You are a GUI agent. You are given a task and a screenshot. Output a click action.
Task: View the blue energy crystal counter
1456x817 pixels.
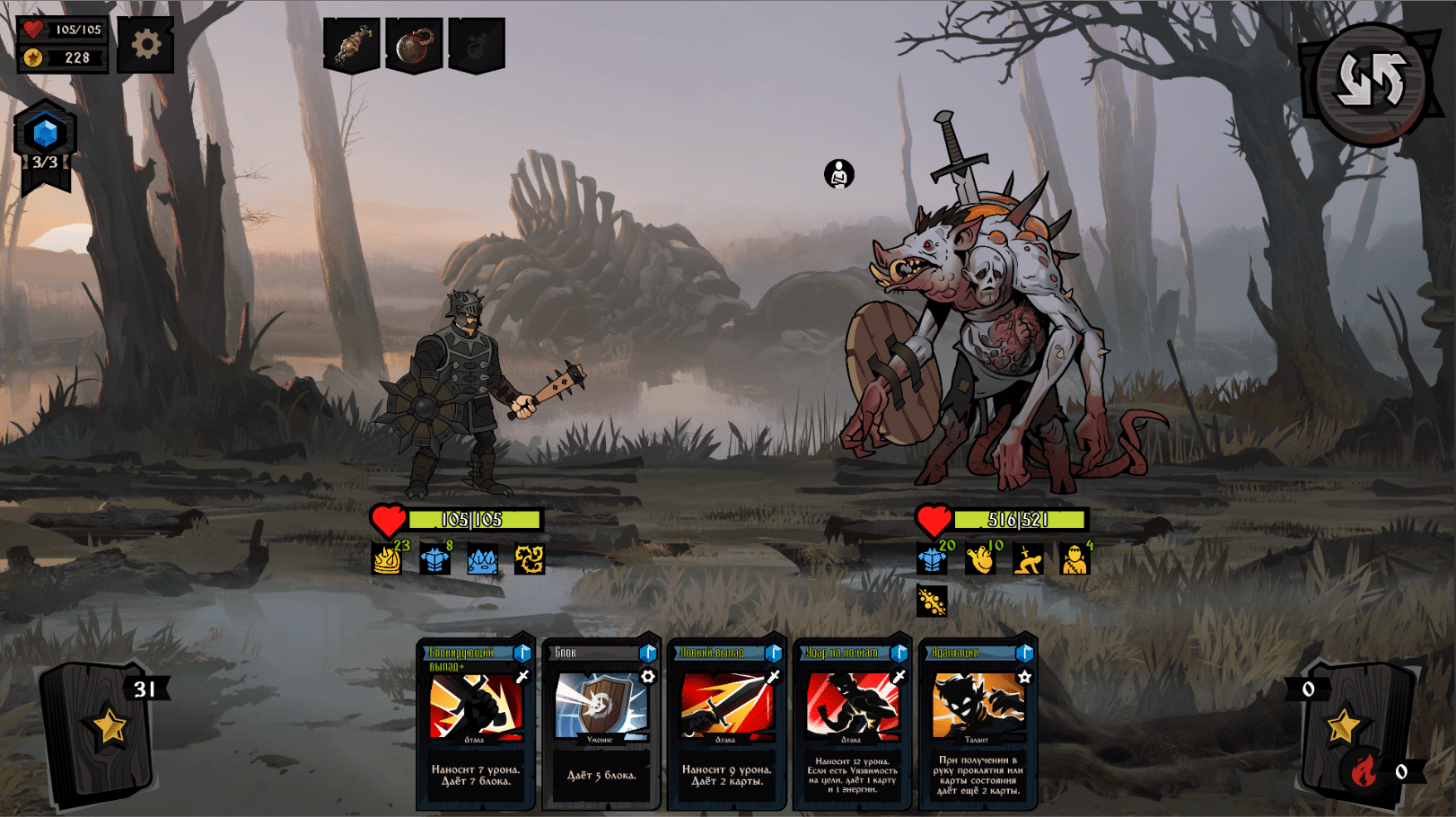(x=45, y=135)
